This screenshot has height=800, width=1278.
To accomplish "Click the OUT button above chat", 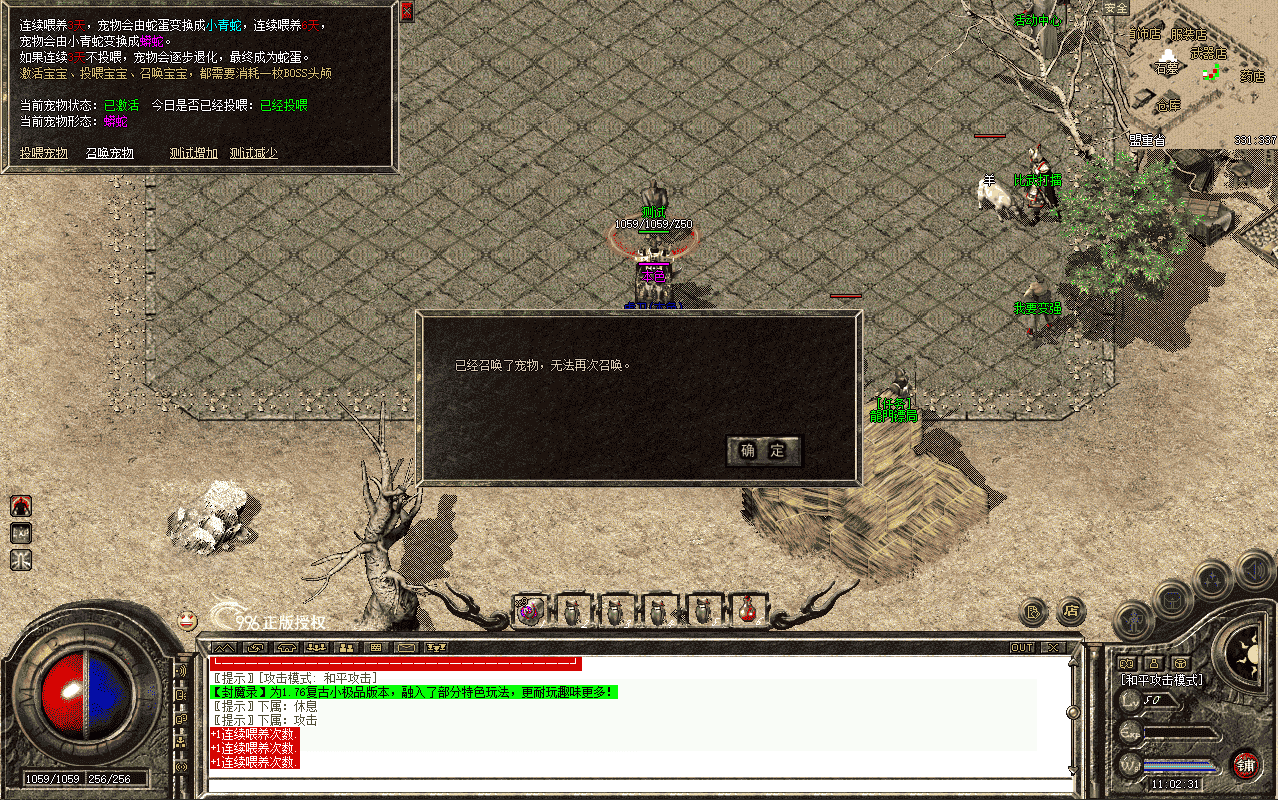I will click(x=1022, y=648).
